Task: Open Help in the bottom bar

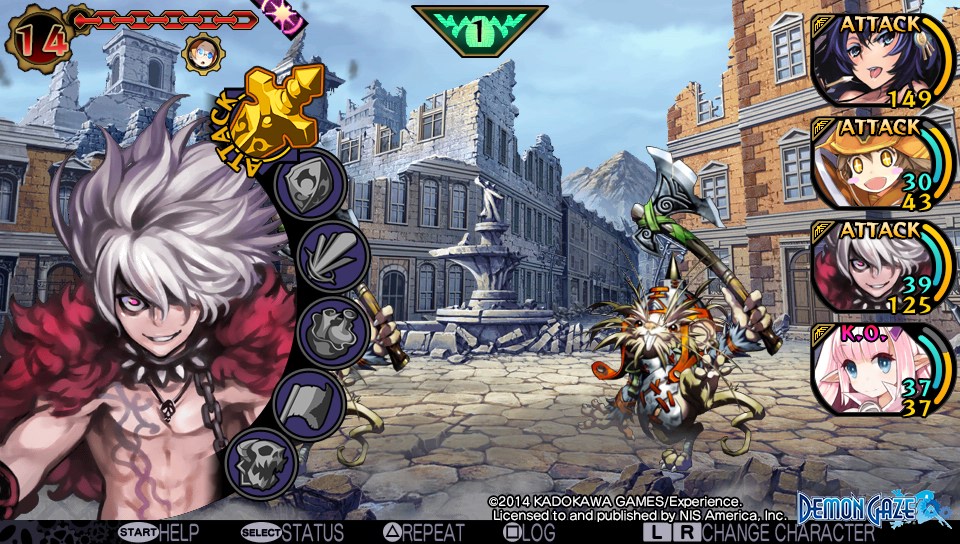Action: (162, 533)
